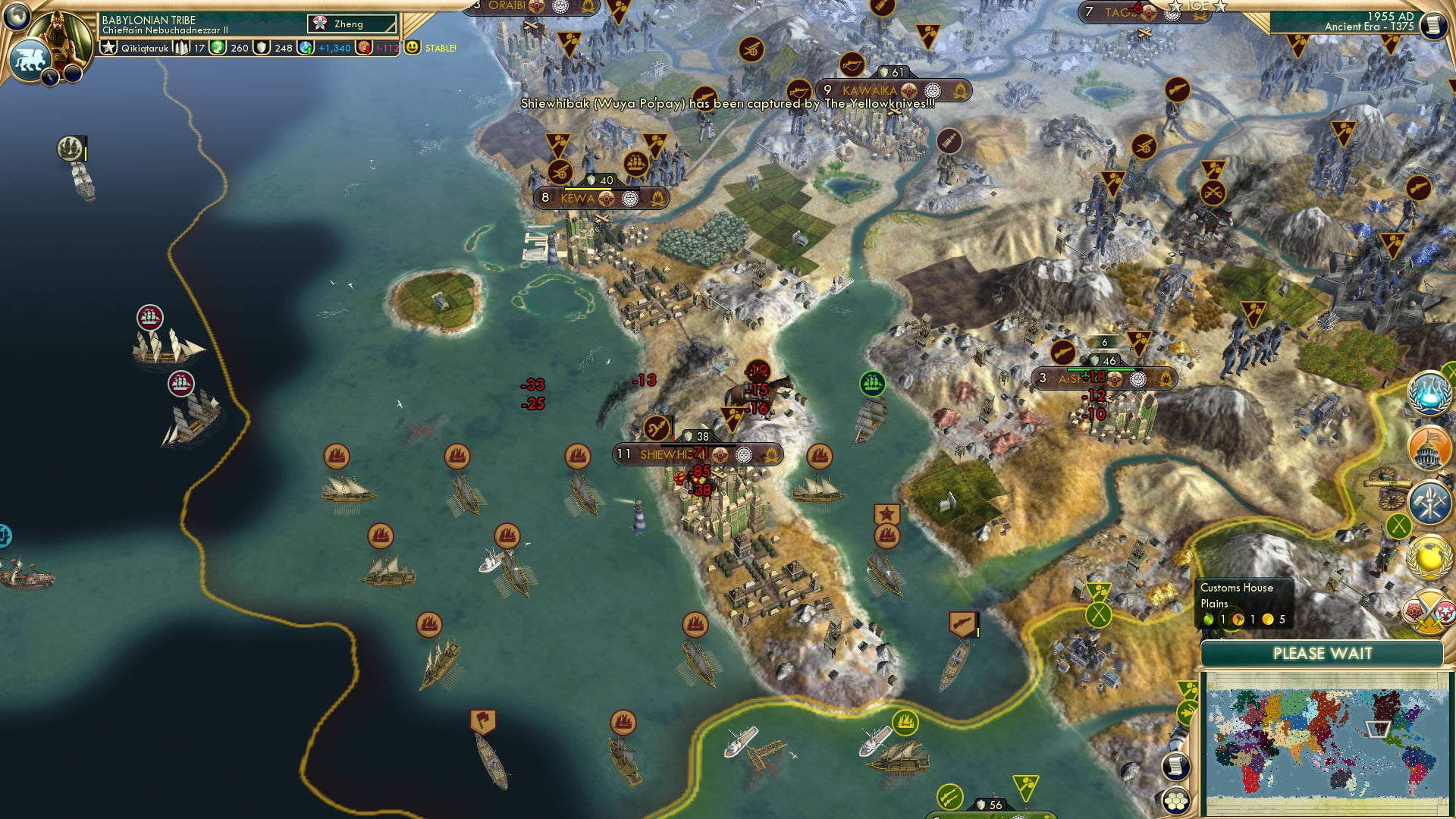The image size is (1456, 819).
Task: Select the blue flame notification
Action: point(1429,394)
